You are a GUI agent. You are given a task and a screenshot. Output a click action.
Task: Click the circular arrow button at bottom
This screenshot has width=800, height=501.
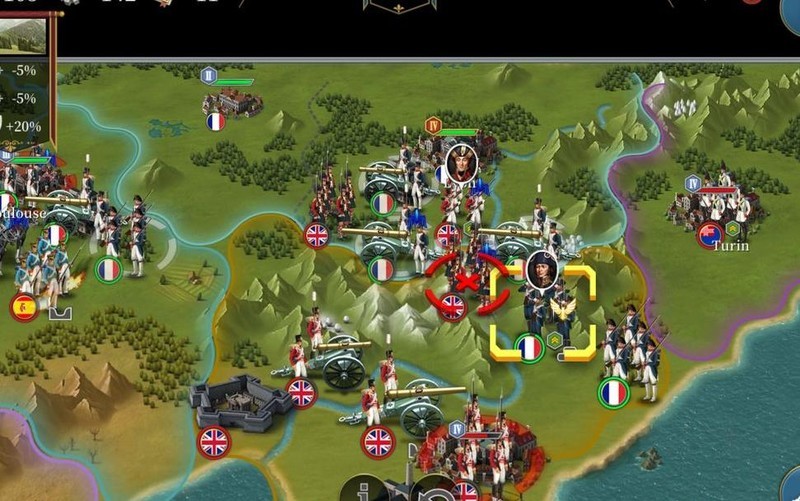(x=433, y=490)
